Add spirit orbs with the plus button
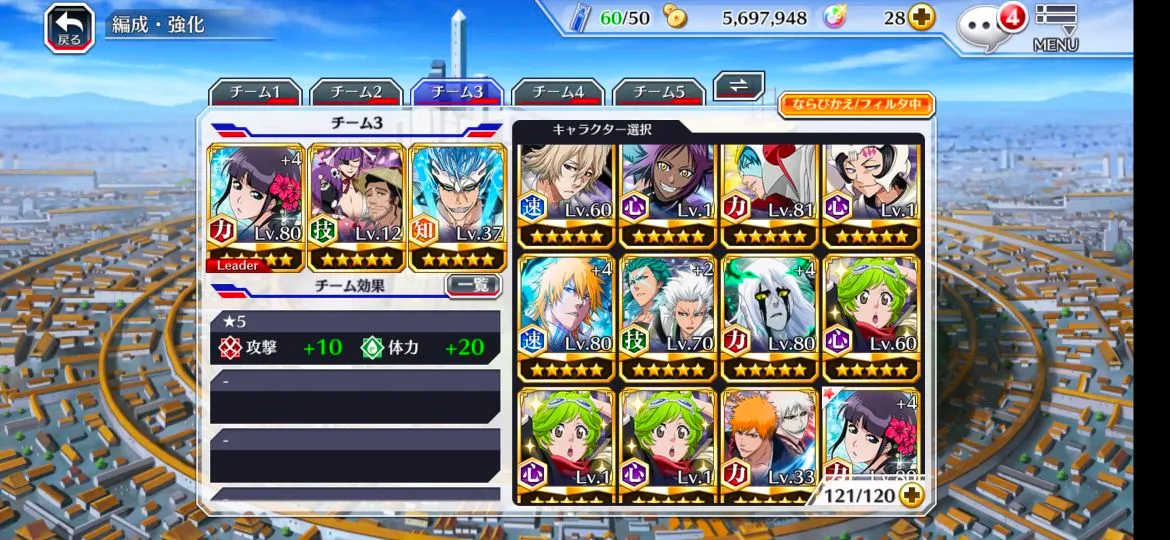Image resolution: width=1170 pixels, height=540 pixels. (921, 18)
